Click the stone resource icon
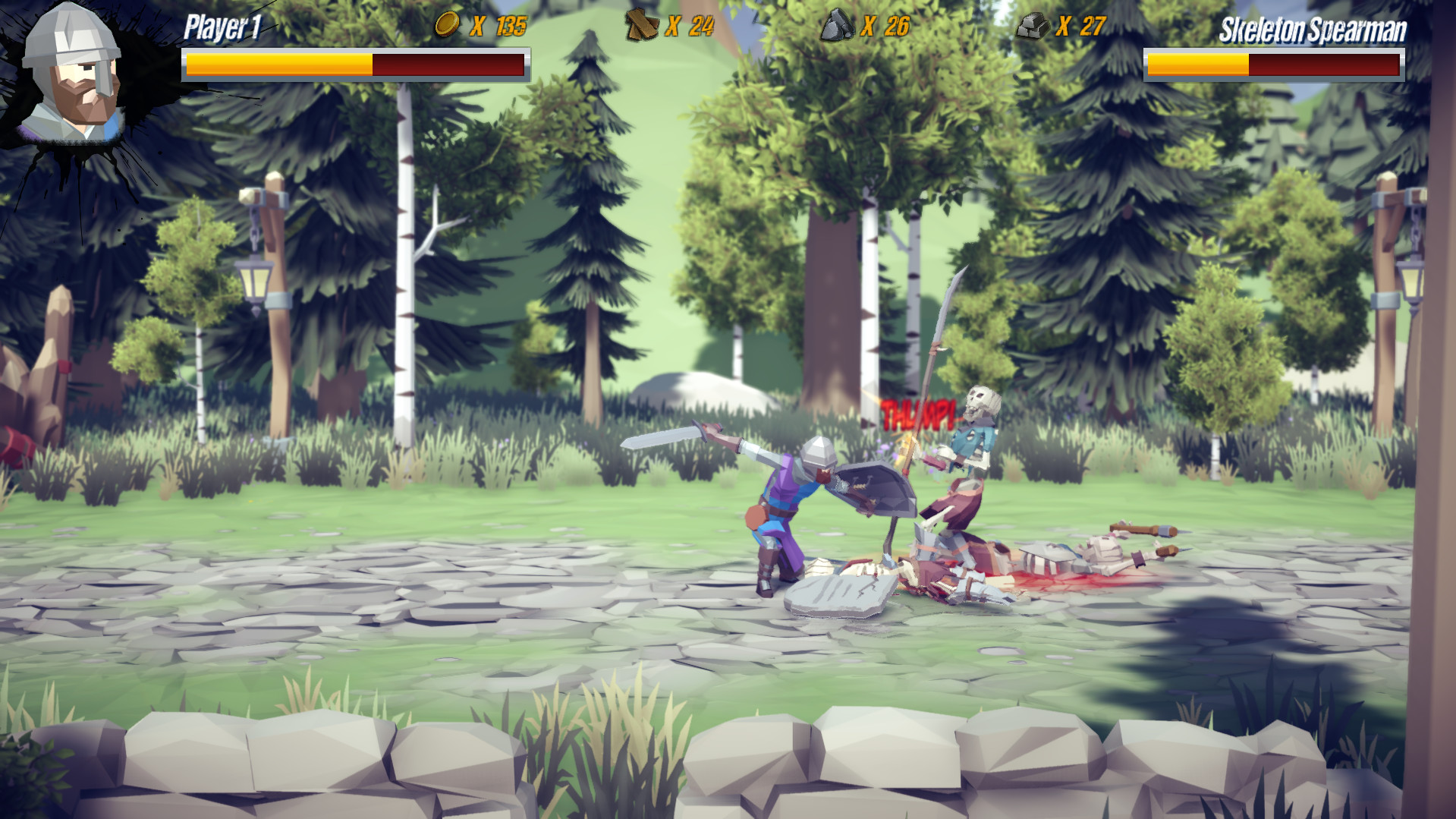The height and width of the screenshot is (819, 1456). pos(839,25)
